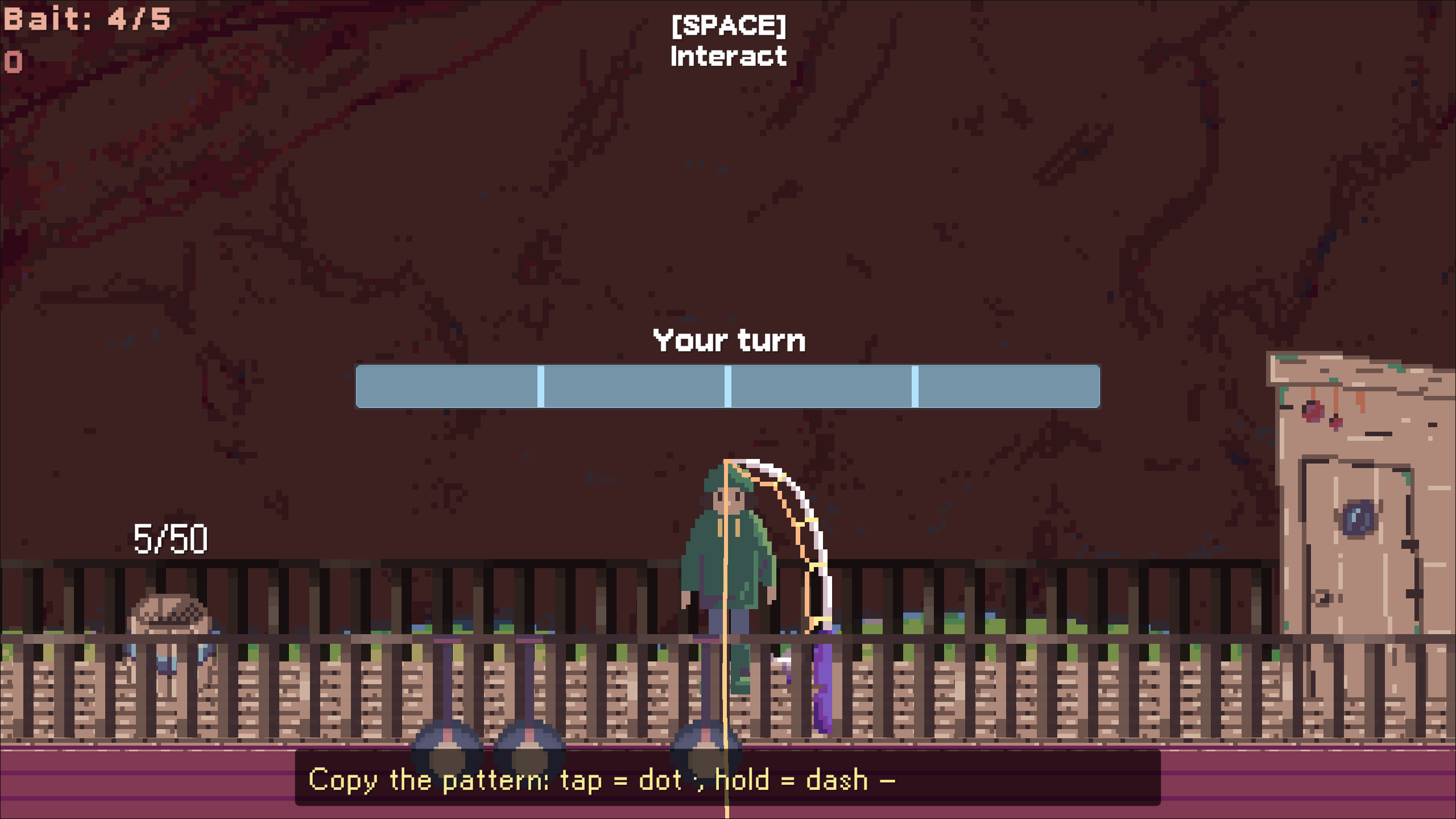Screen dimensions: 1456x819
Task: Select the Your turn header label
Action: [x=730, y=340]
